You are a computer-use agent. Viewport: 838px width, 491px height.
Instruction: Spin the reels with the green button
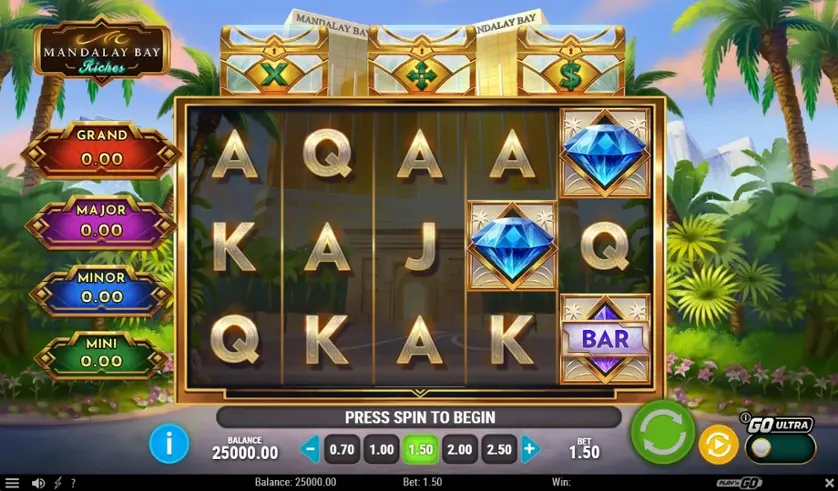tap(662, 433)
